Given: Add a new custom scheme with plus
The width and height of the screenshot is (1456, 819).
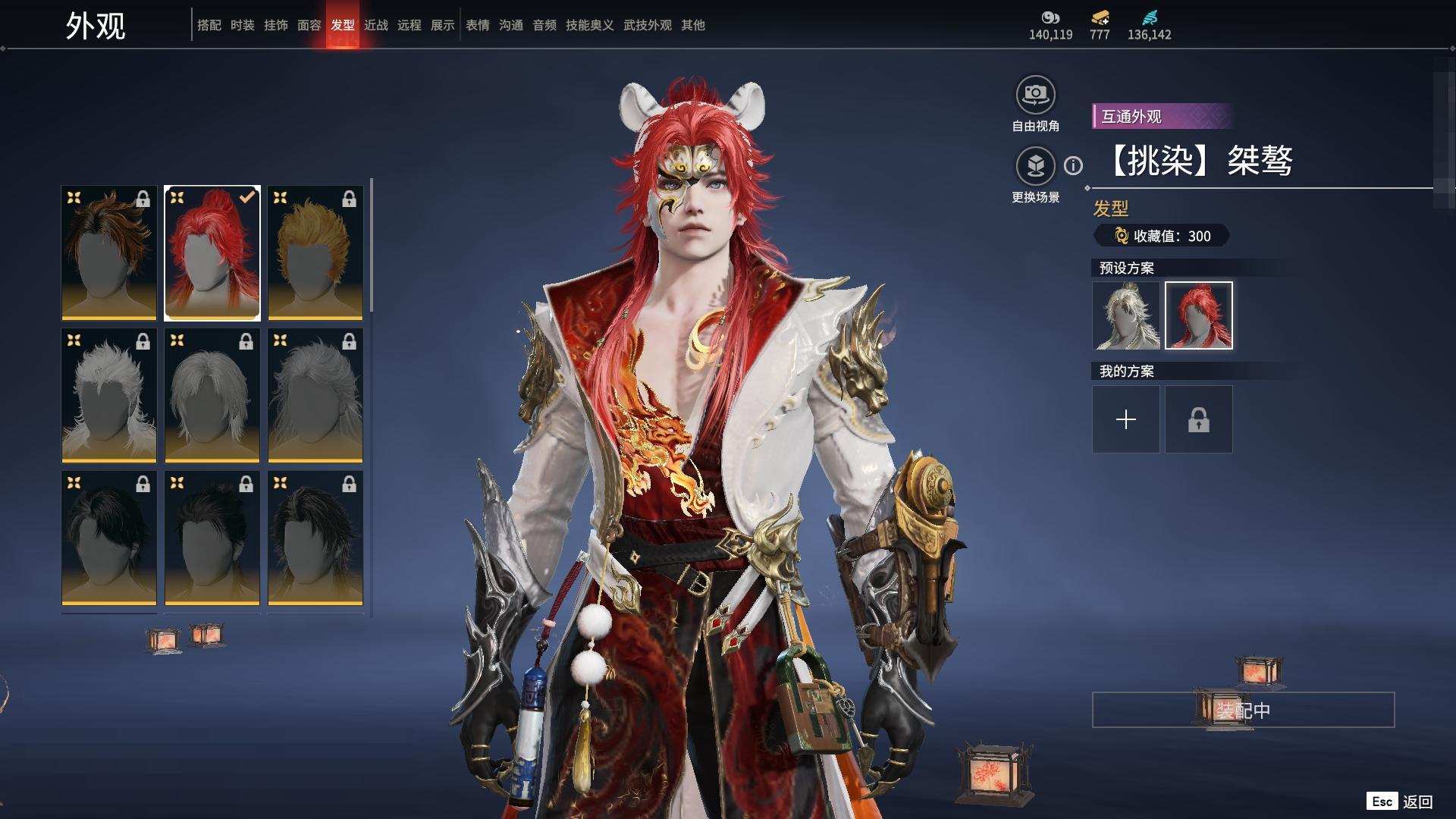Looking at the screenshot, I should (1125, 419).
